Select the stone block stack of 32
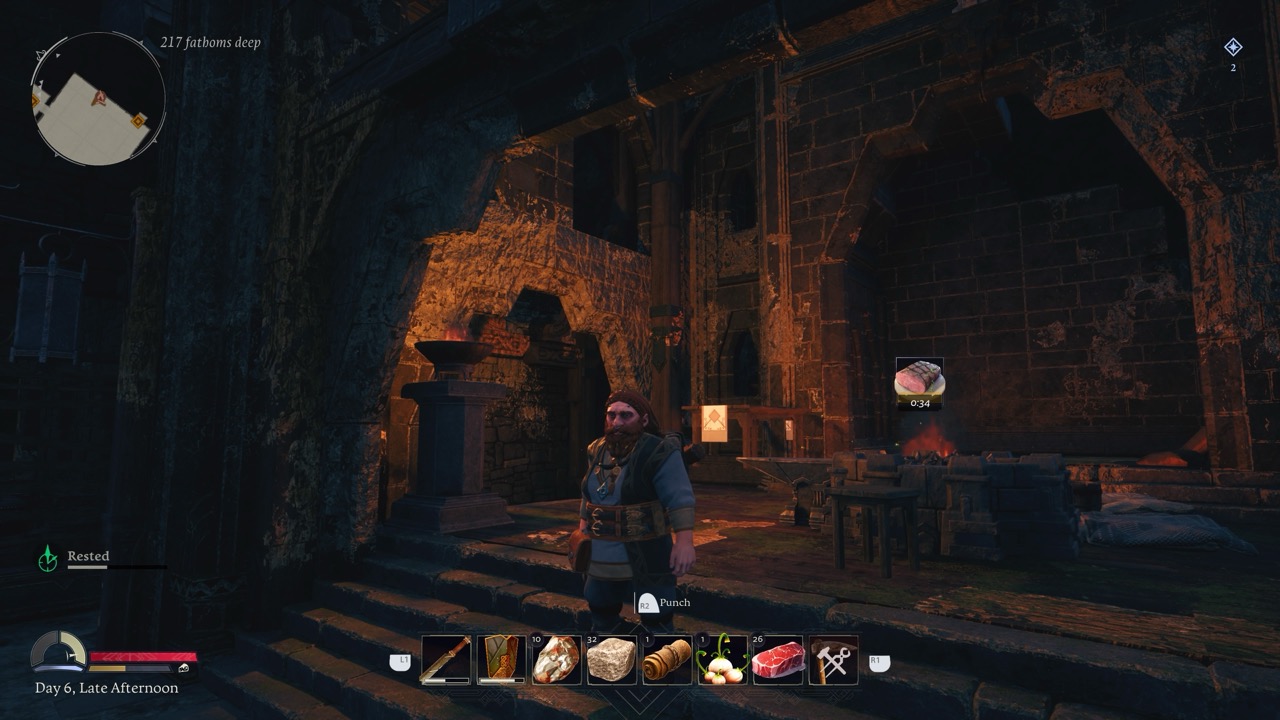 point(611,660)
